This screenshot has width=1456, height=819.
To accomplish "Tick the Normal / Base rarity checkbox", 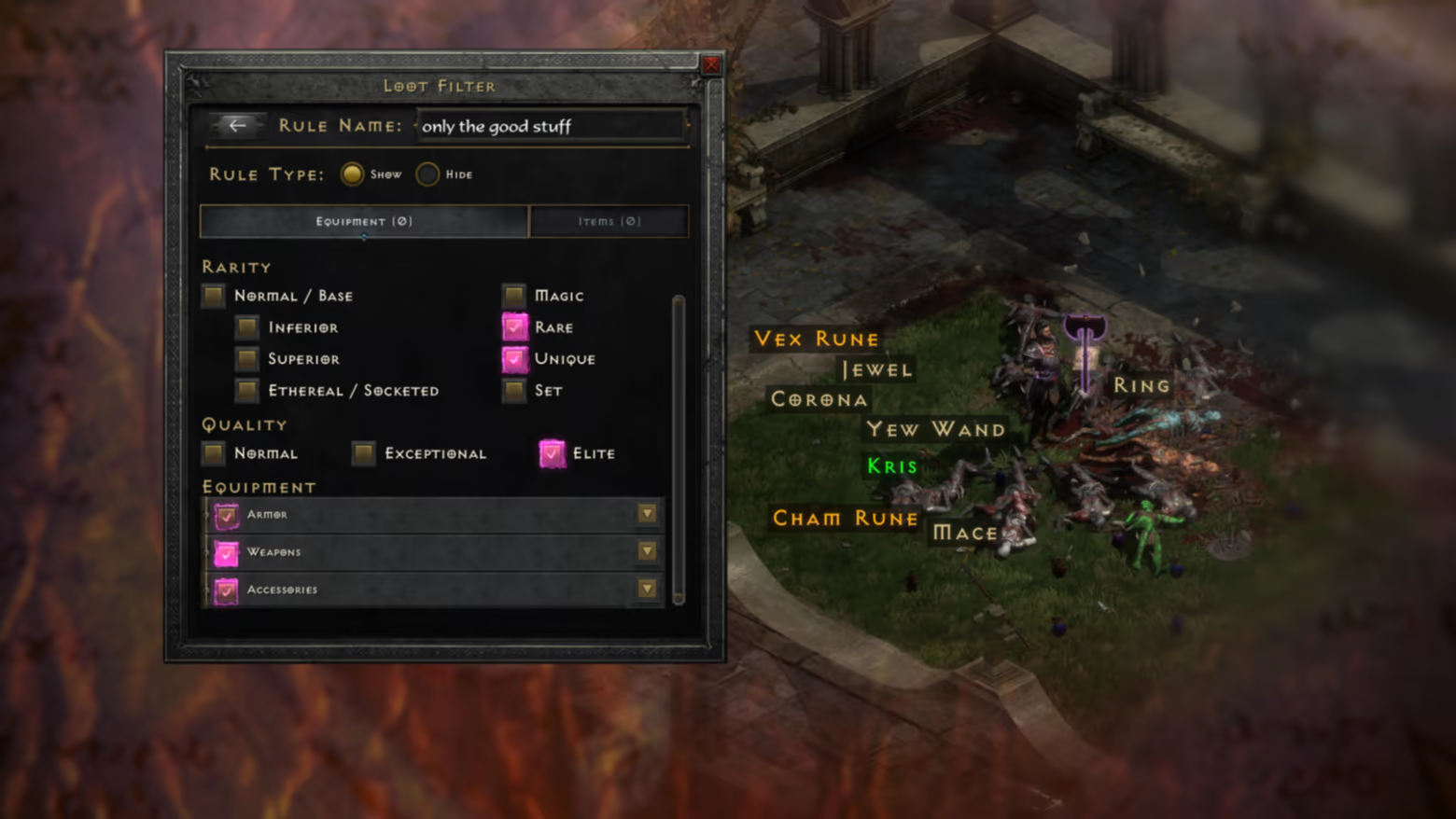I will pos(214,296).
